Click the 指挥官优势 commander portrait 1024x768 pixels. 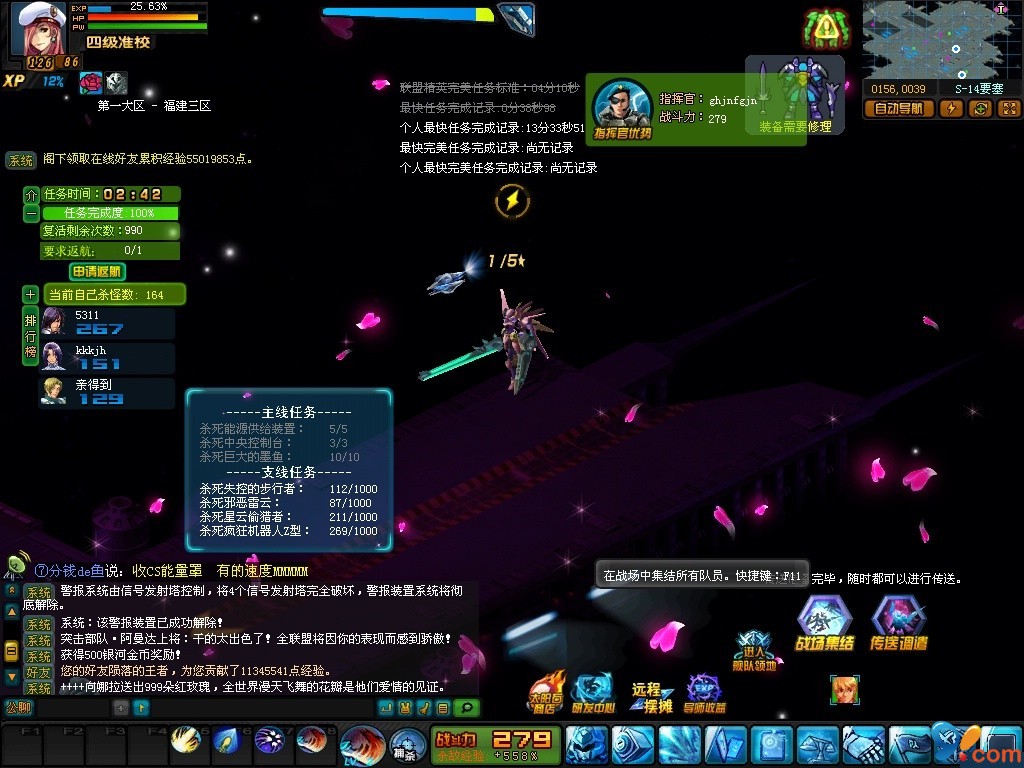pos(622,107)
